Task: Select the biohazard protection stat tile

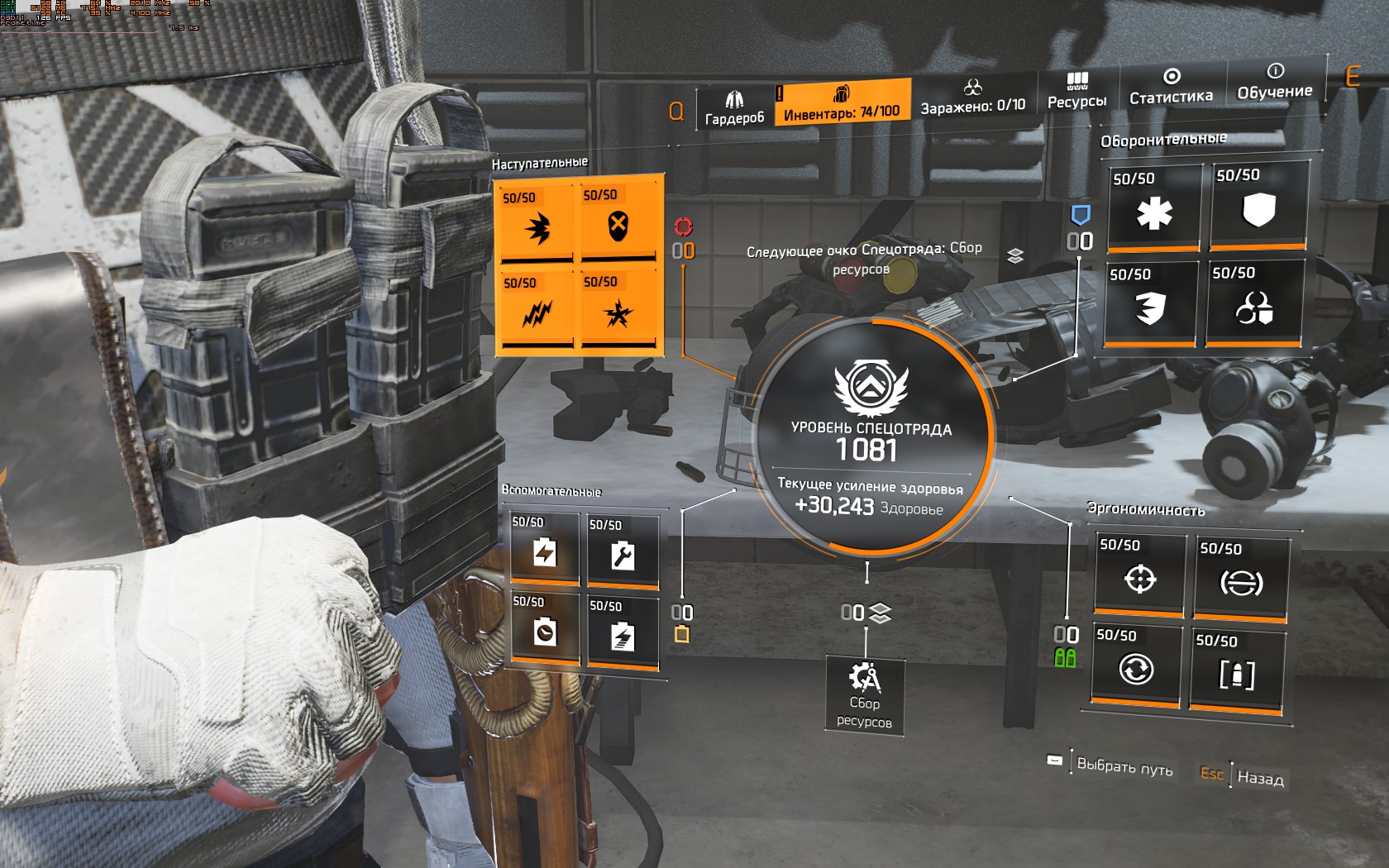Action: tap(1253, 304)
